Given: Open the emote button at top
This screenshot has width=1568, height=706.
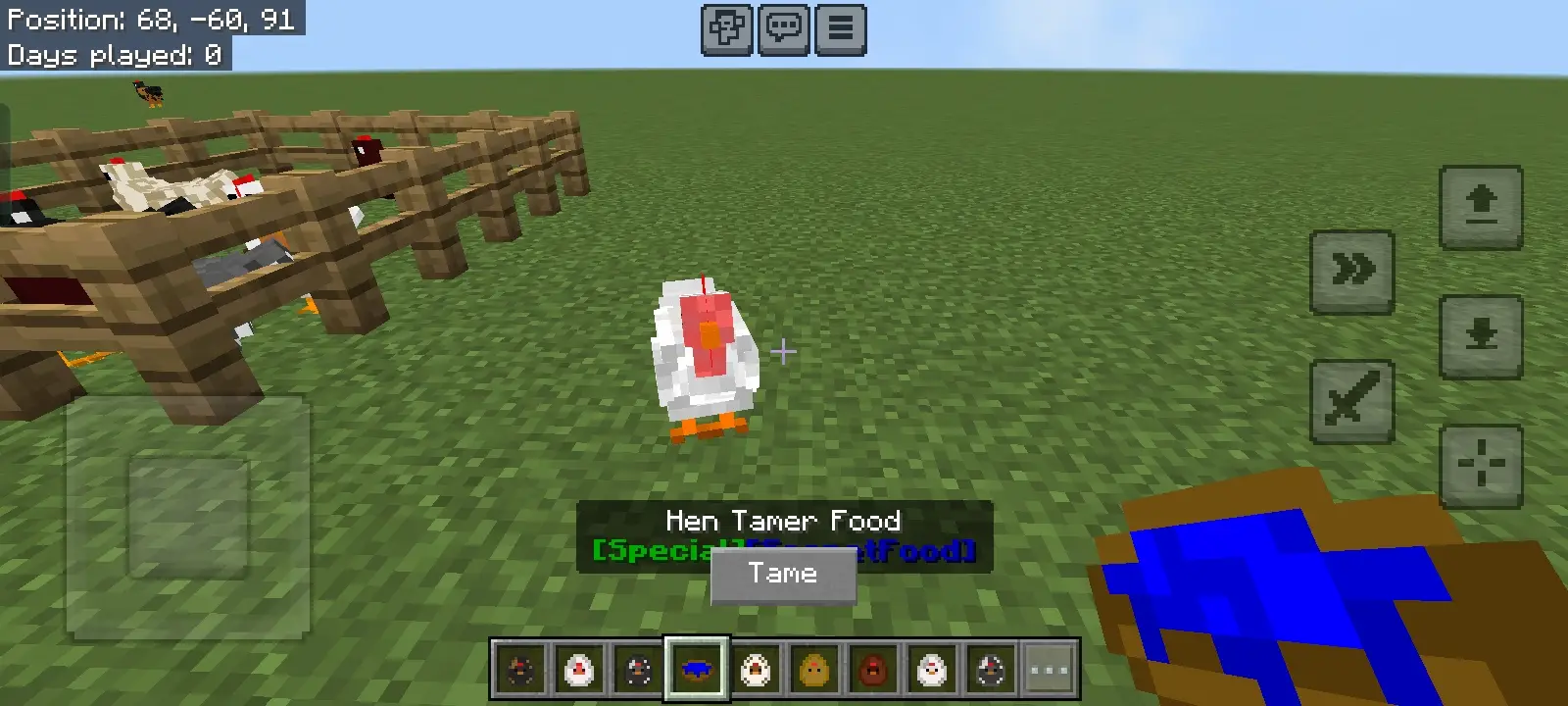Looking at the screenshot, I should (726, 29).
